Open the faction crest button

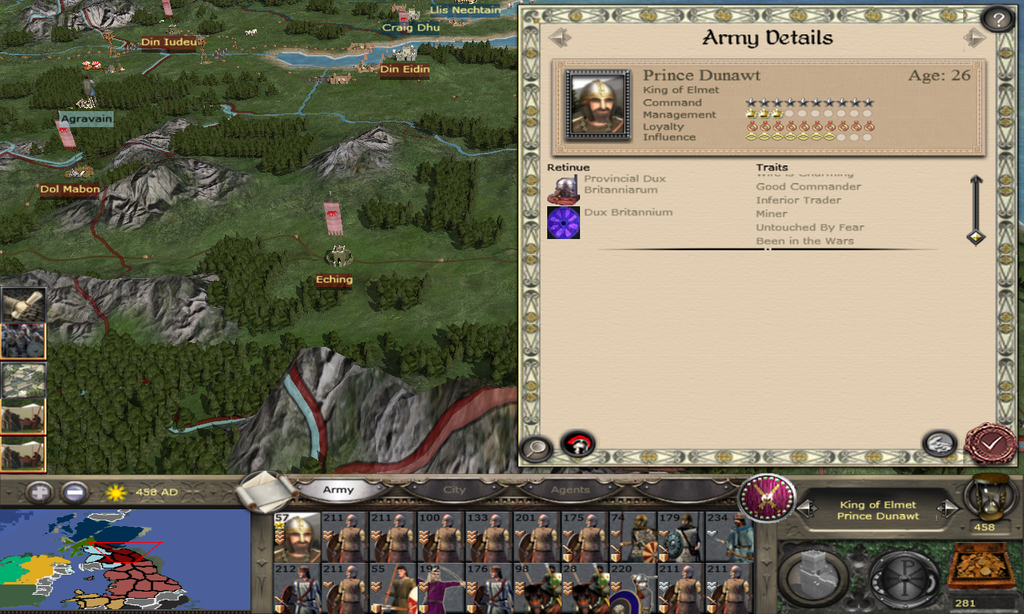click(767, 497)
